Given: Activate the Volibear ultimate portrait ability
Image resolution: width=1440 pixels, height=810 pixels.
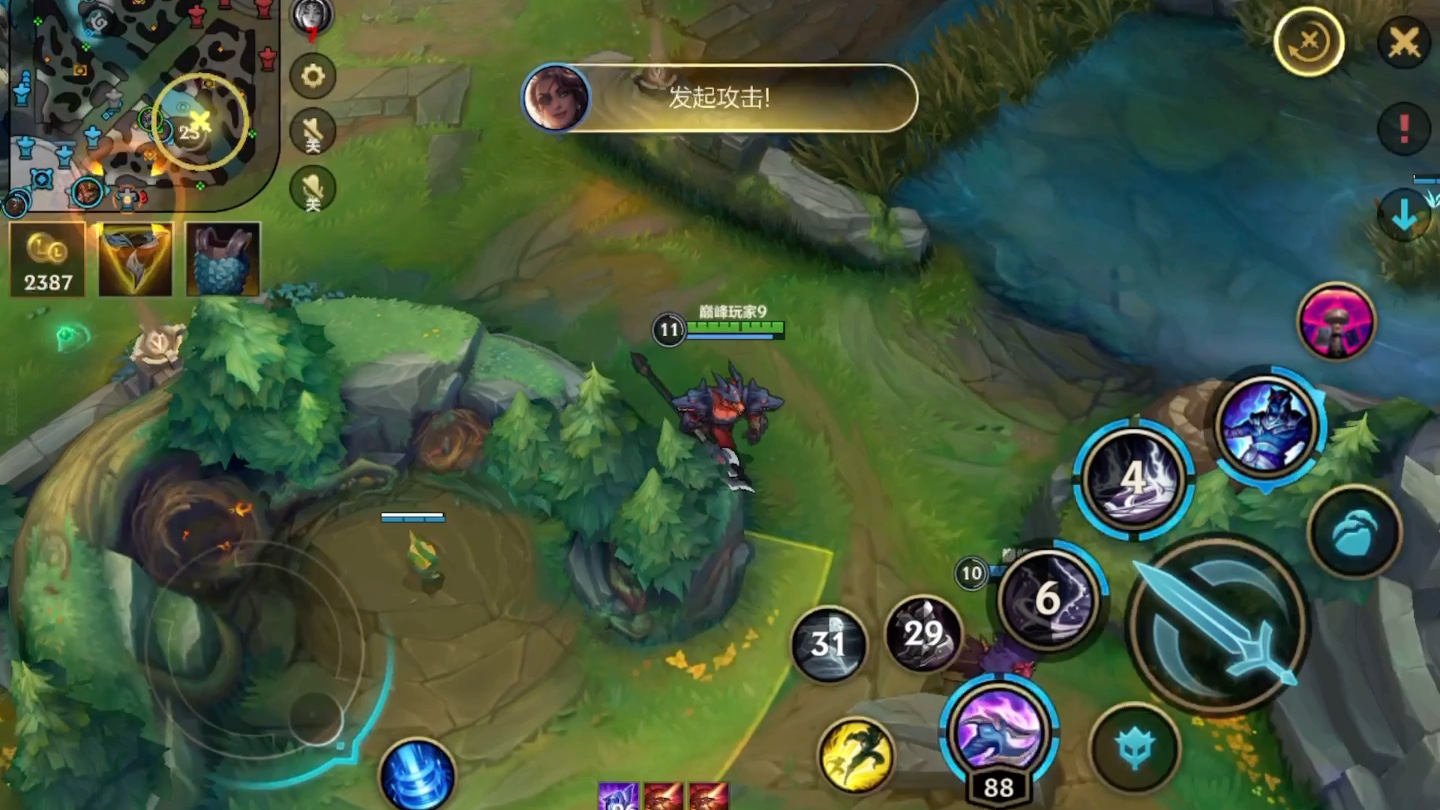Looking at the screenshot, I should 1270,426.
